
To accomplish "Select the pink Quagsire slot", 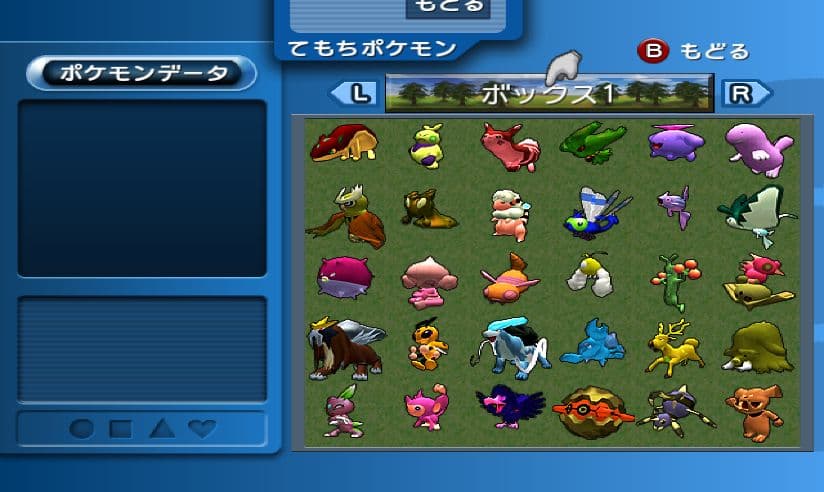I will coord(757,145).
